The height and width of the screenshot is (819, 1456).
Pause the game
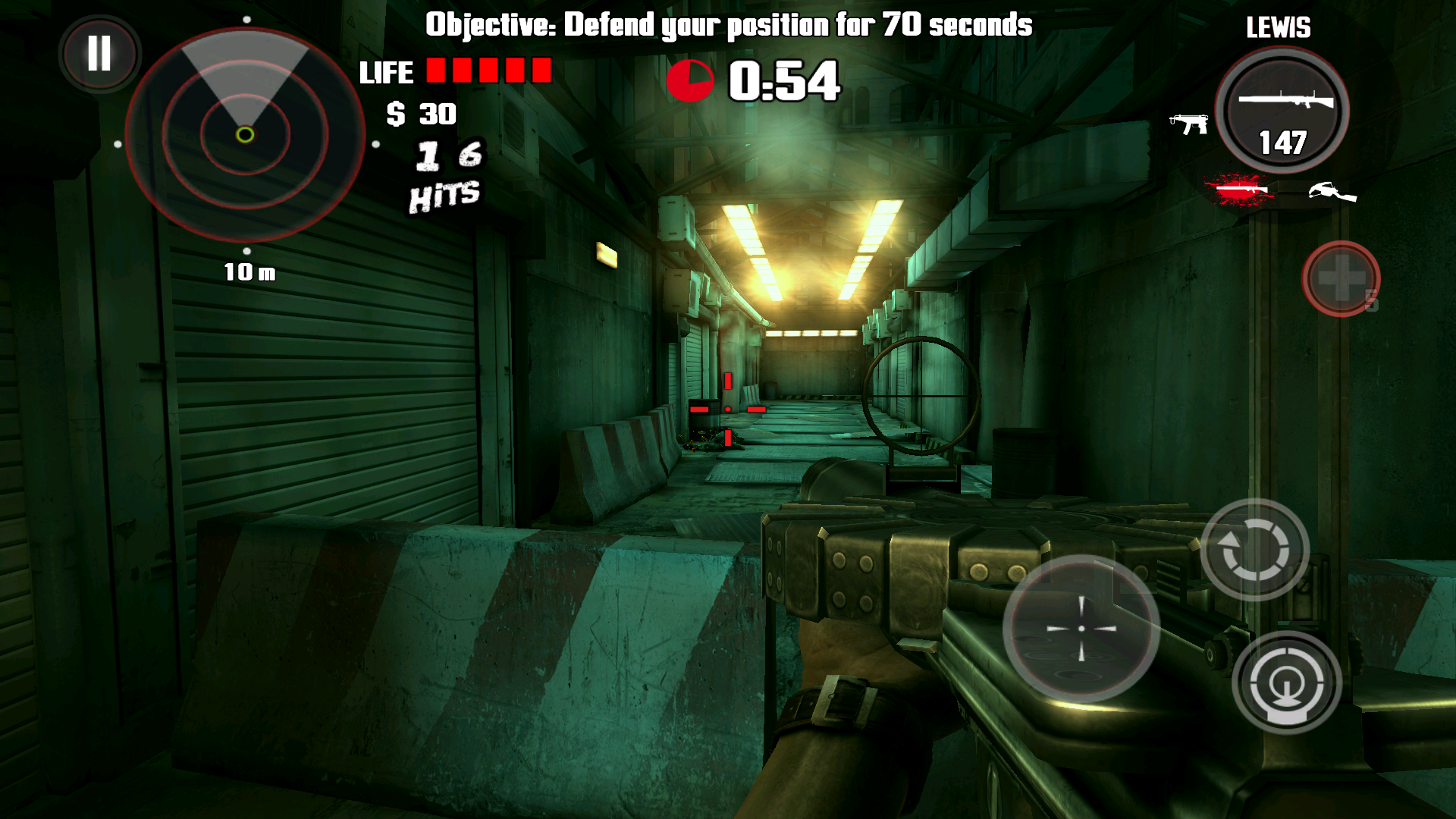(99, 54)
